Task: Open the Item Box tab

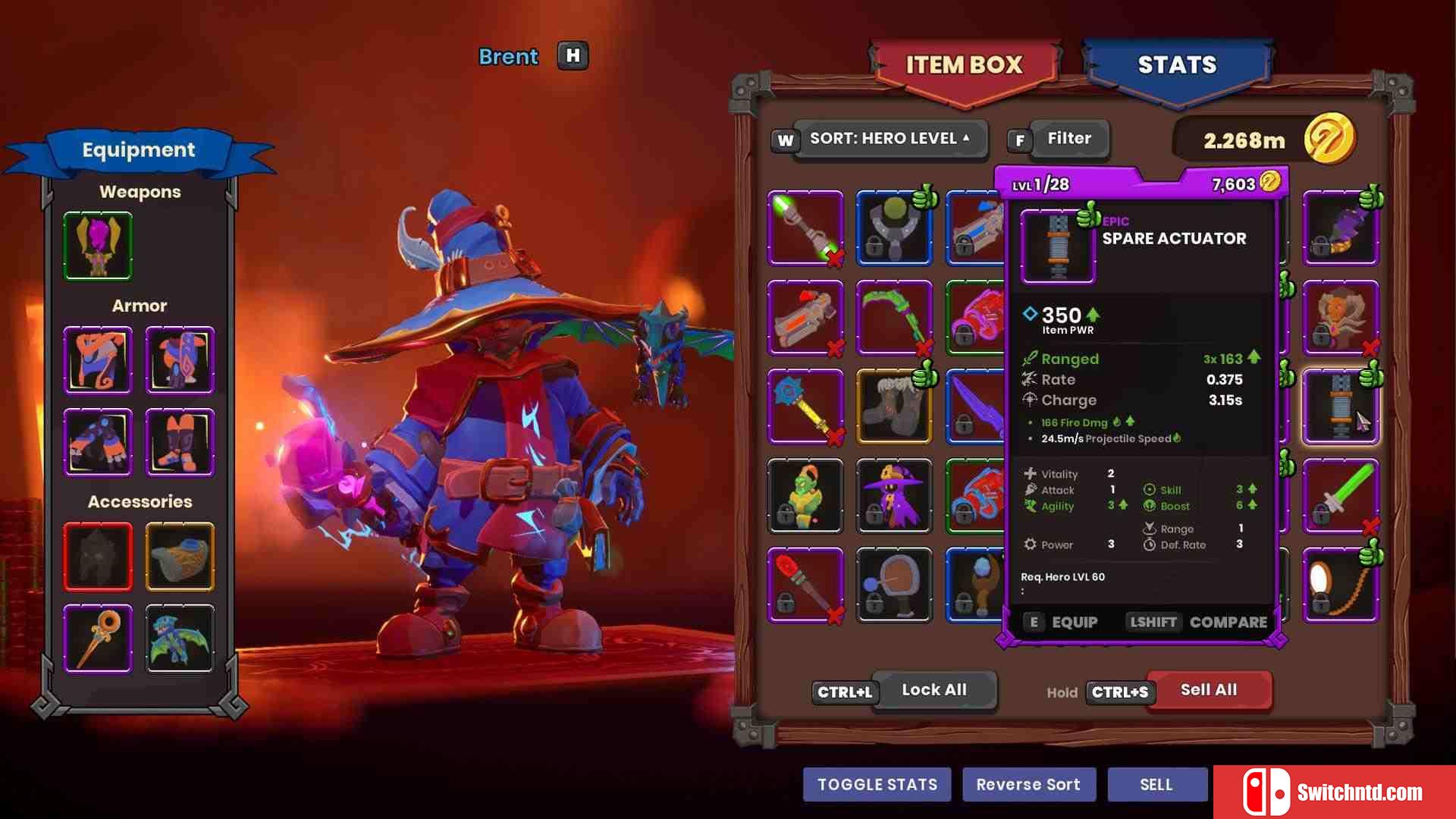Action: [964, 66]
